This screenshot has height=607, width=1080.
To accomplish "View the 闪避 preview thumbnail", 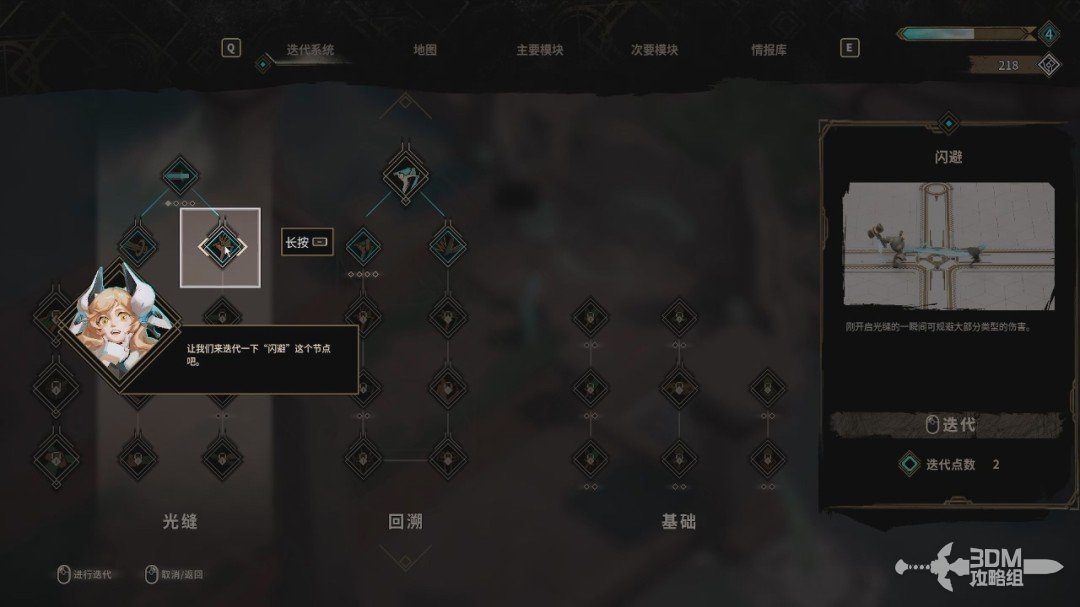I will point(948,244).
